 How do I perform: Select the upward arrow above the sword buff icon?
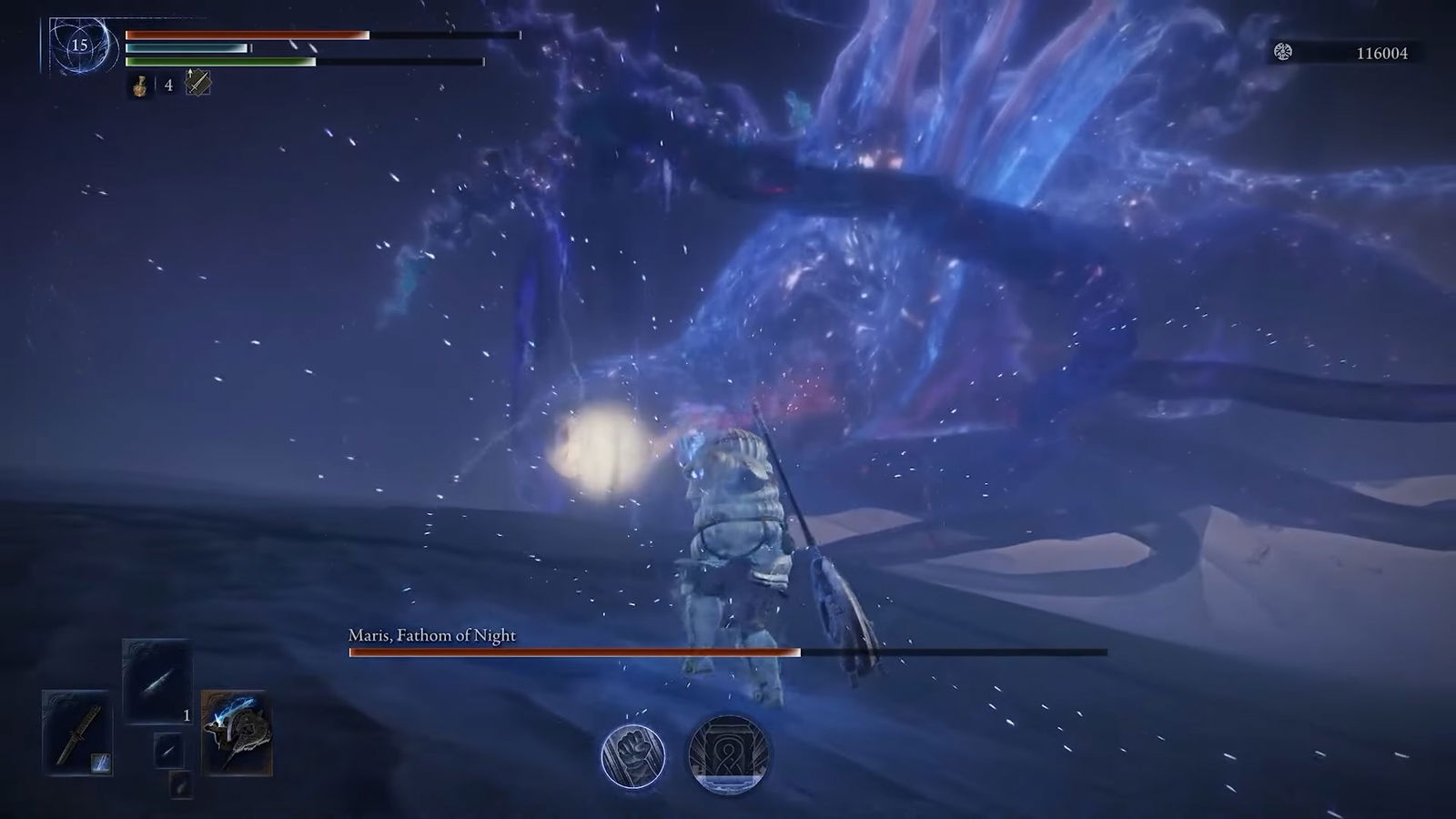(x=190, y=73)
